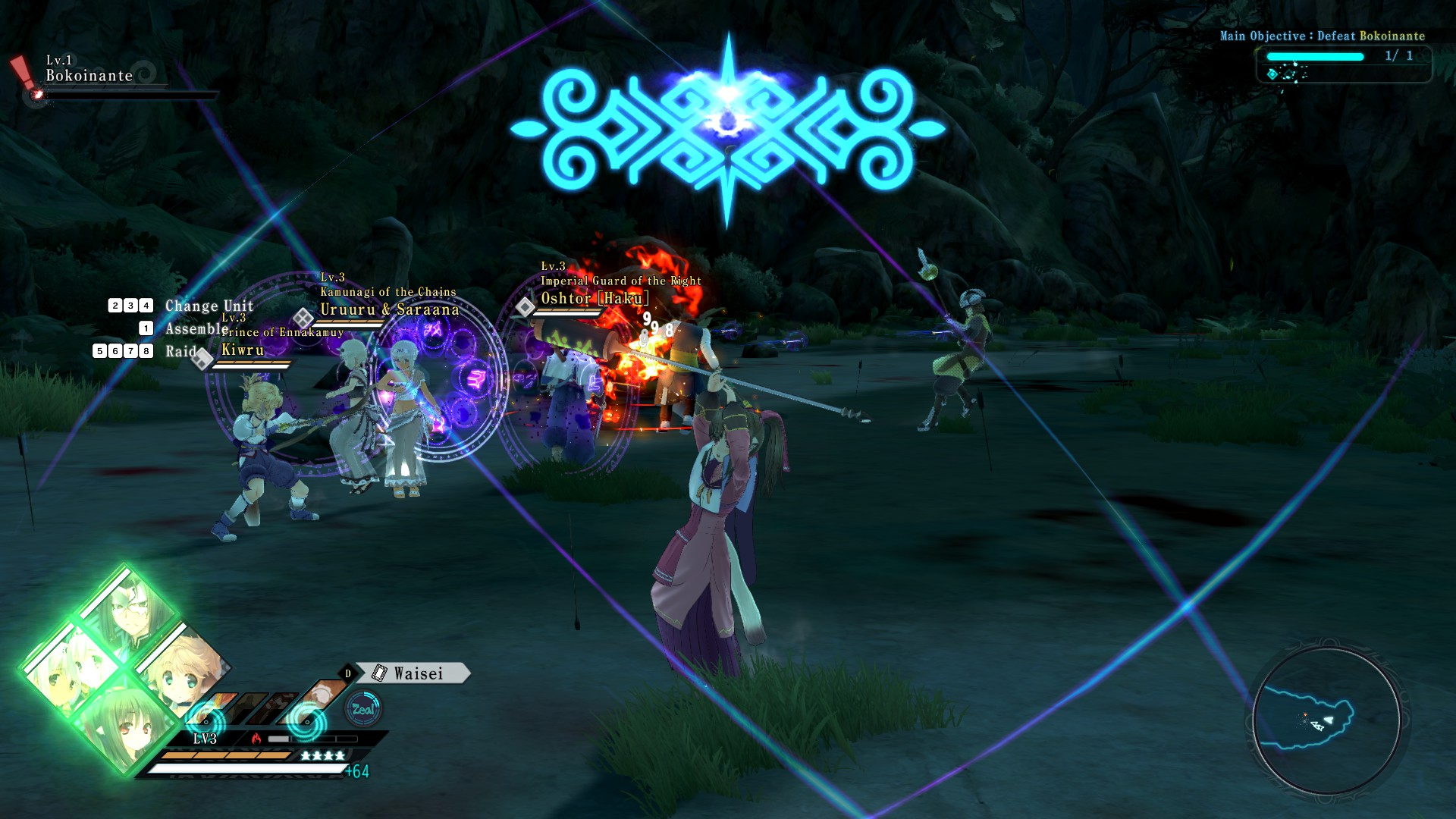This screenshot has width=1456, height=819.
Task: Choose the Change Unit command
Action: click(209, 306)
